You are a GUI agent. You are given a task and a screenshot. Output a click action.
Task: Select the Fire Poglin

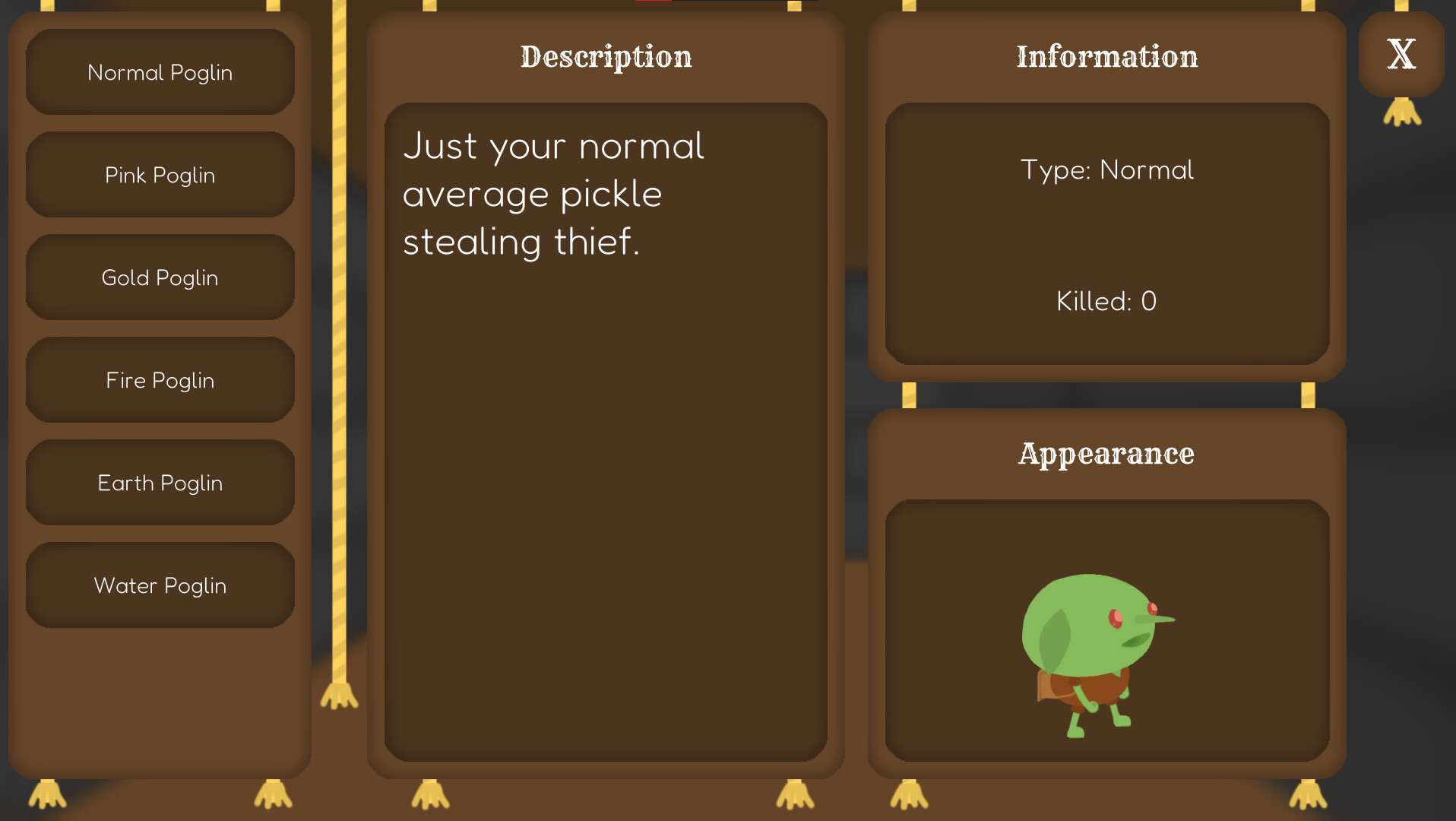pyautogui.click(x=160, y=380)
